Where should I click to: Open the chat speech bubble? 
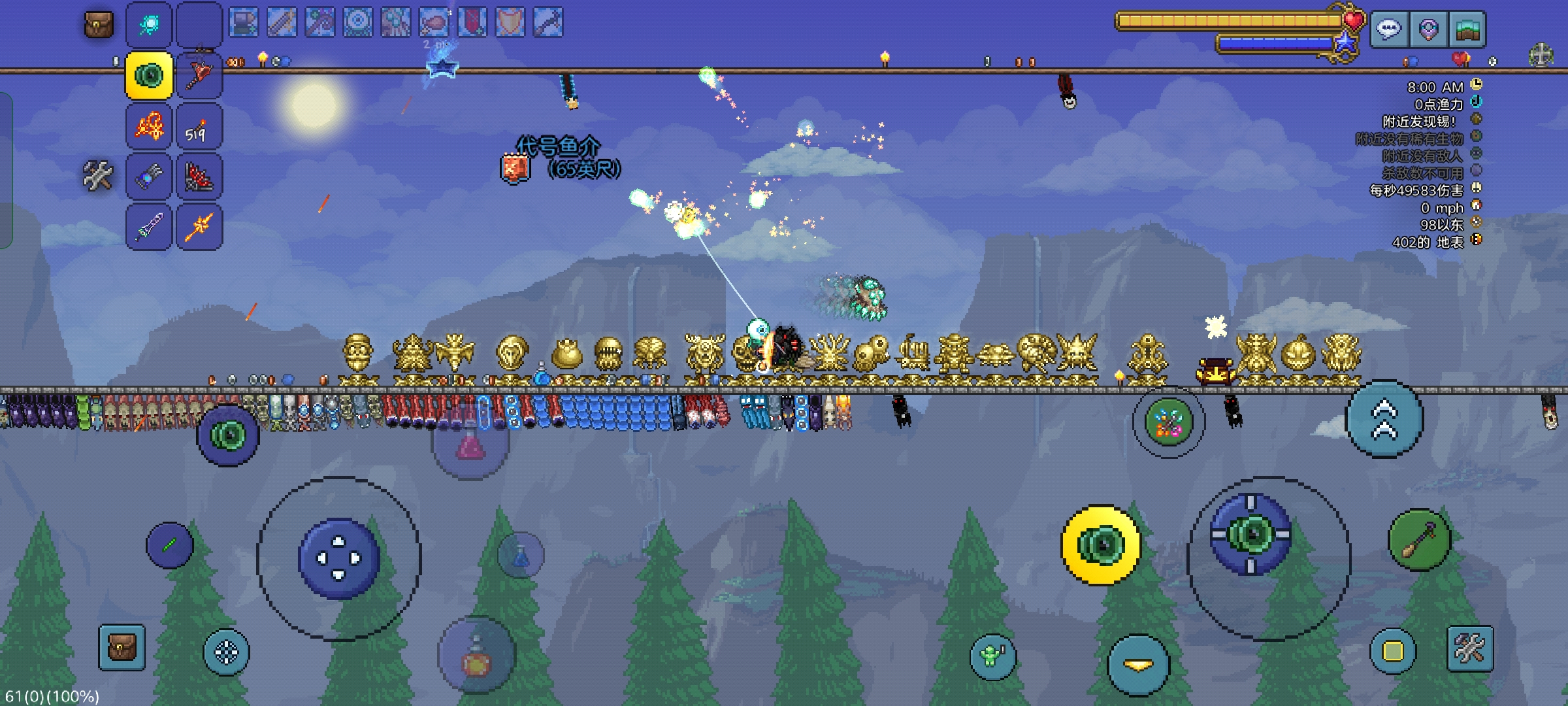(1389, 29)
